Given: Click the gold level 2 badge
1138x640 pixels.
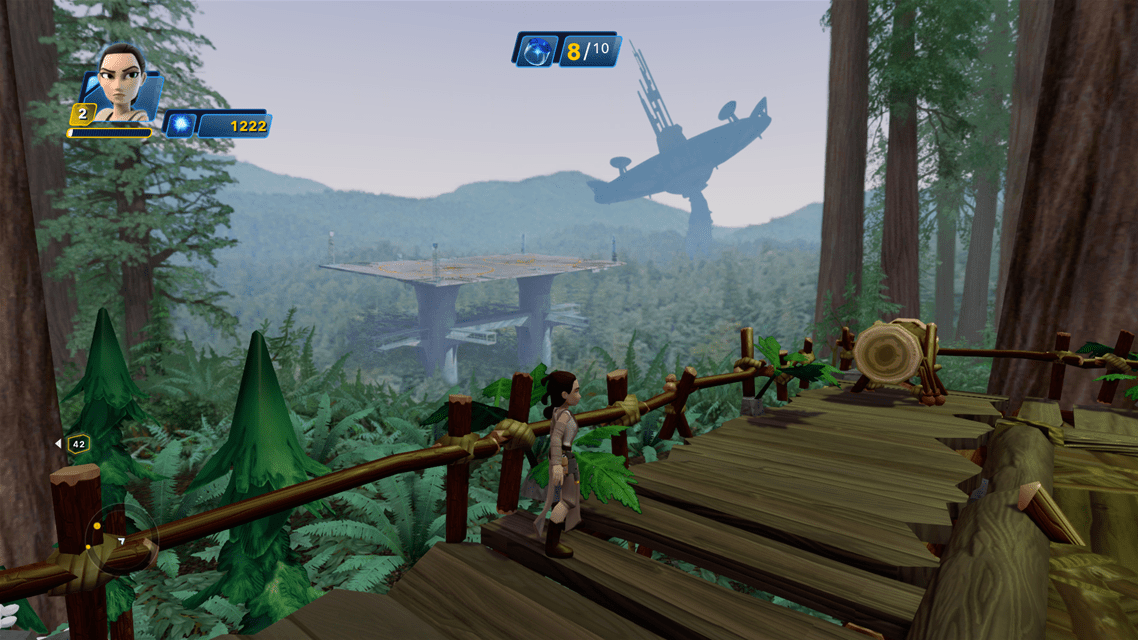Looking at the screenshot, I should 82,114.
